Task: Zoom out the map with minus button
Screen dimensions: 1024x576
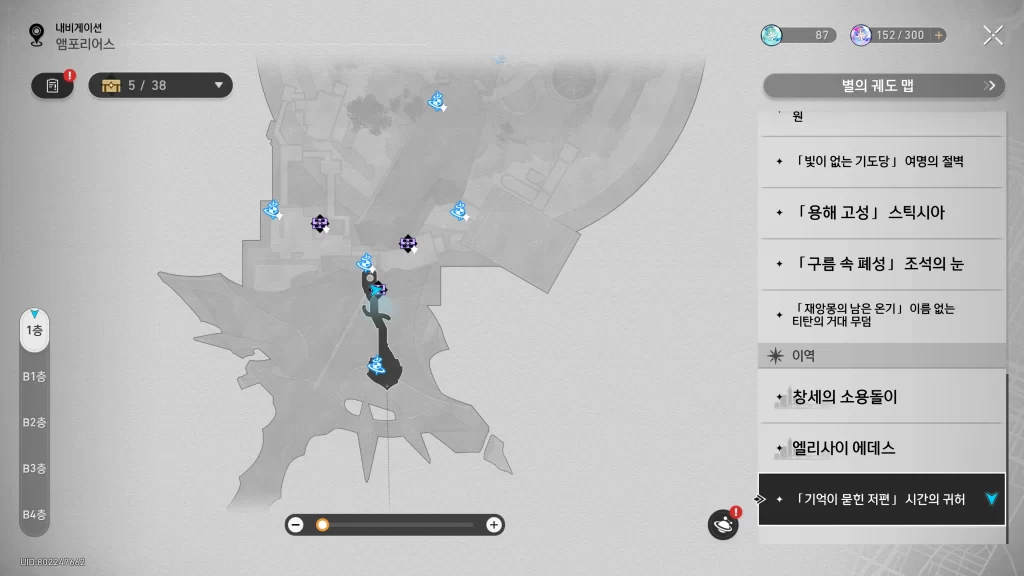Action: click(296, 524)
